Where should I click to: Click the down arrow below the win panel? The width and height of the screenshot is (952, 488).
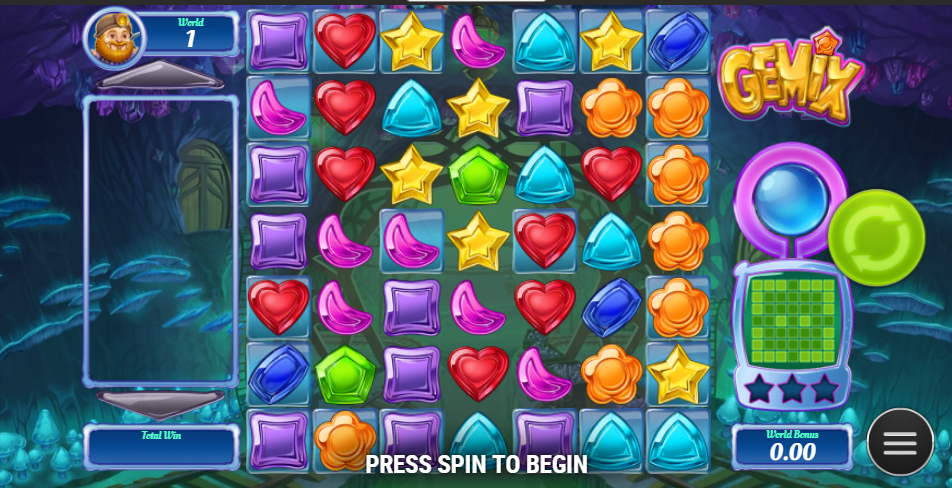[160, 403]
